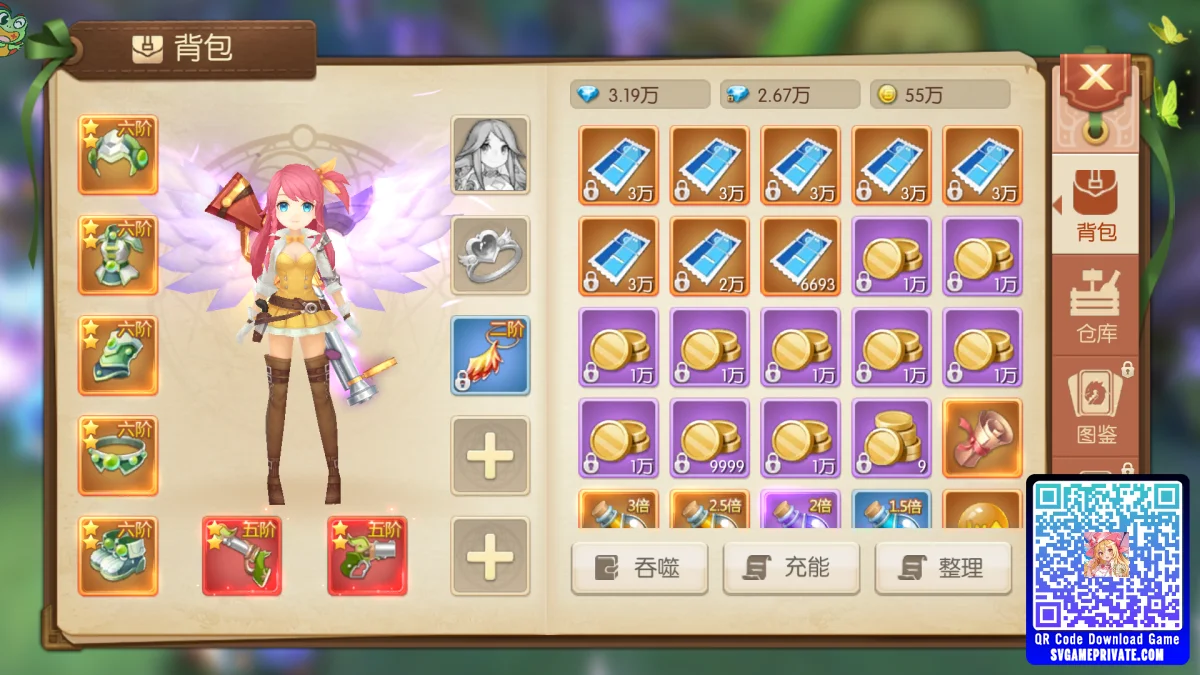Open the grey character portrait slot
The height and width of the screenshot is (675, 1200).
[490, 155]
